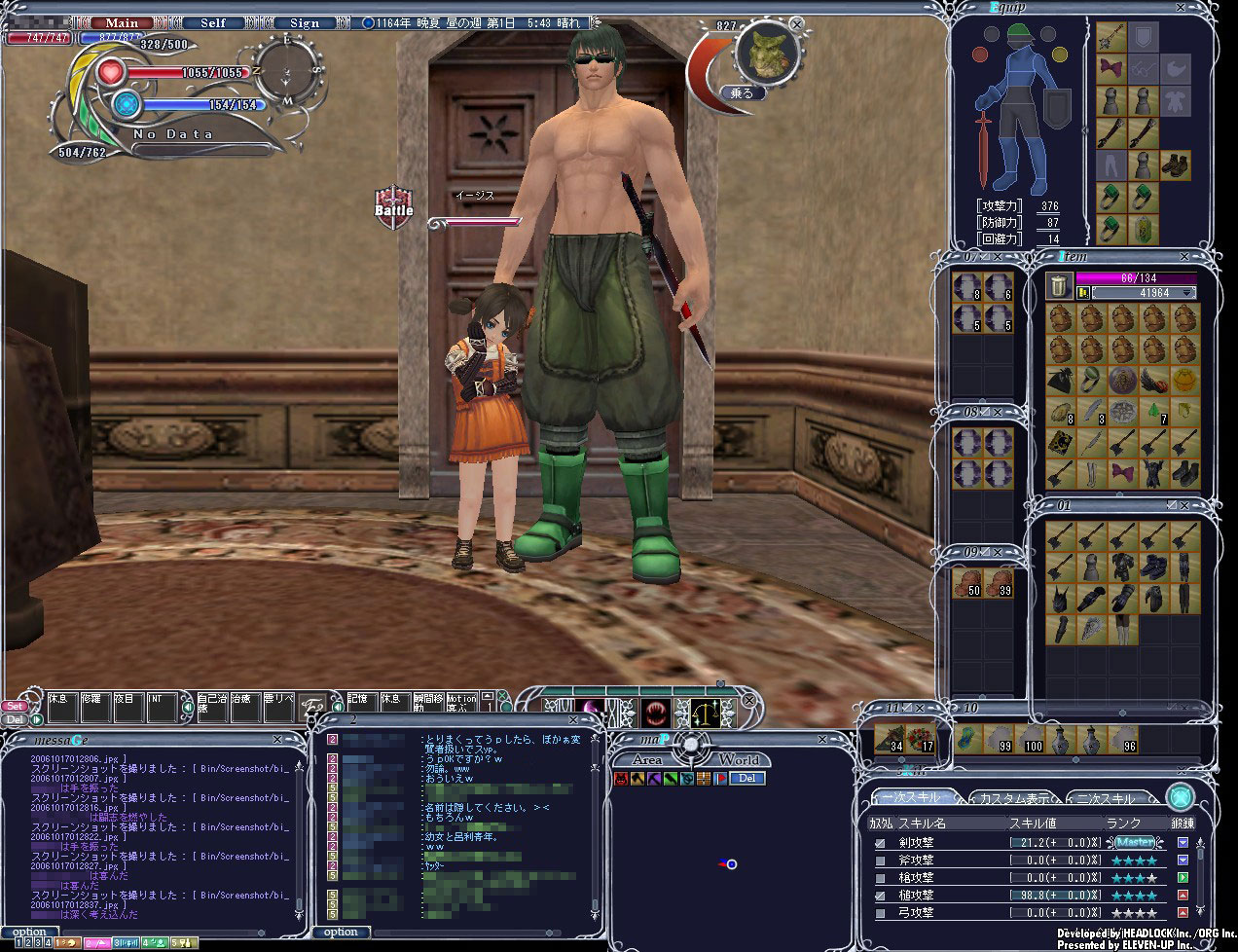Open the Main menu tab
The image size is (1238, 952).
(122, 22)
